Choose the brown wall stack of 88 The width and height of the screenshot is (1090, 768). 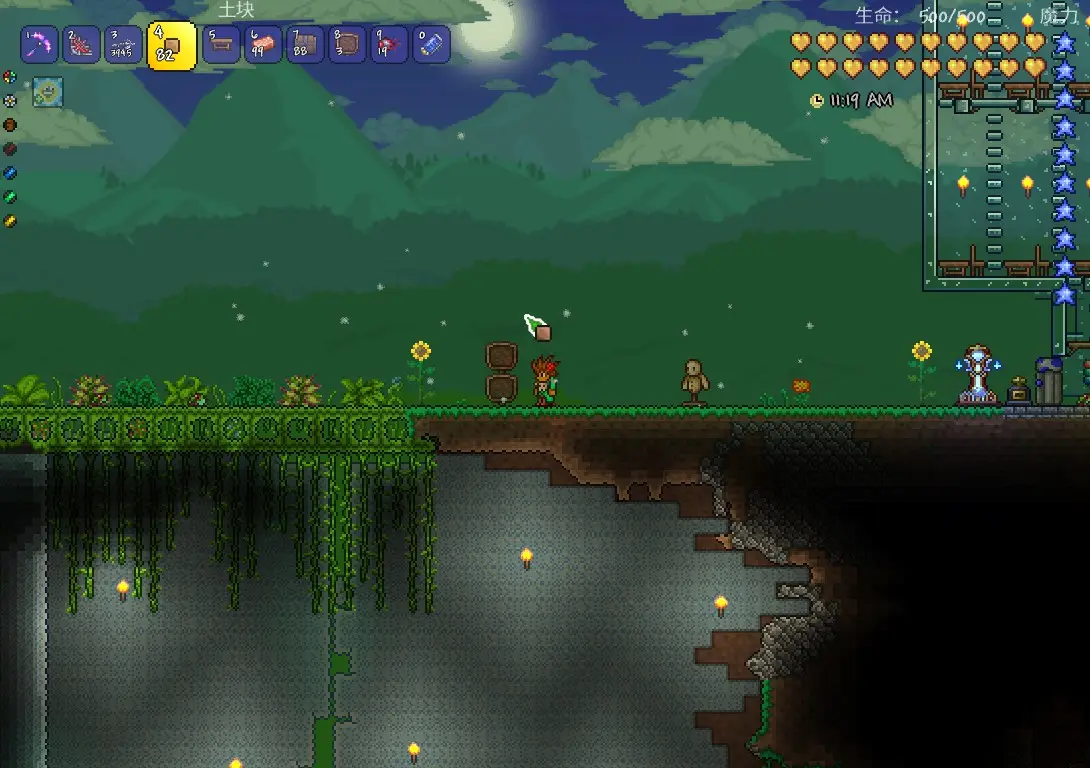pos(306,45)
